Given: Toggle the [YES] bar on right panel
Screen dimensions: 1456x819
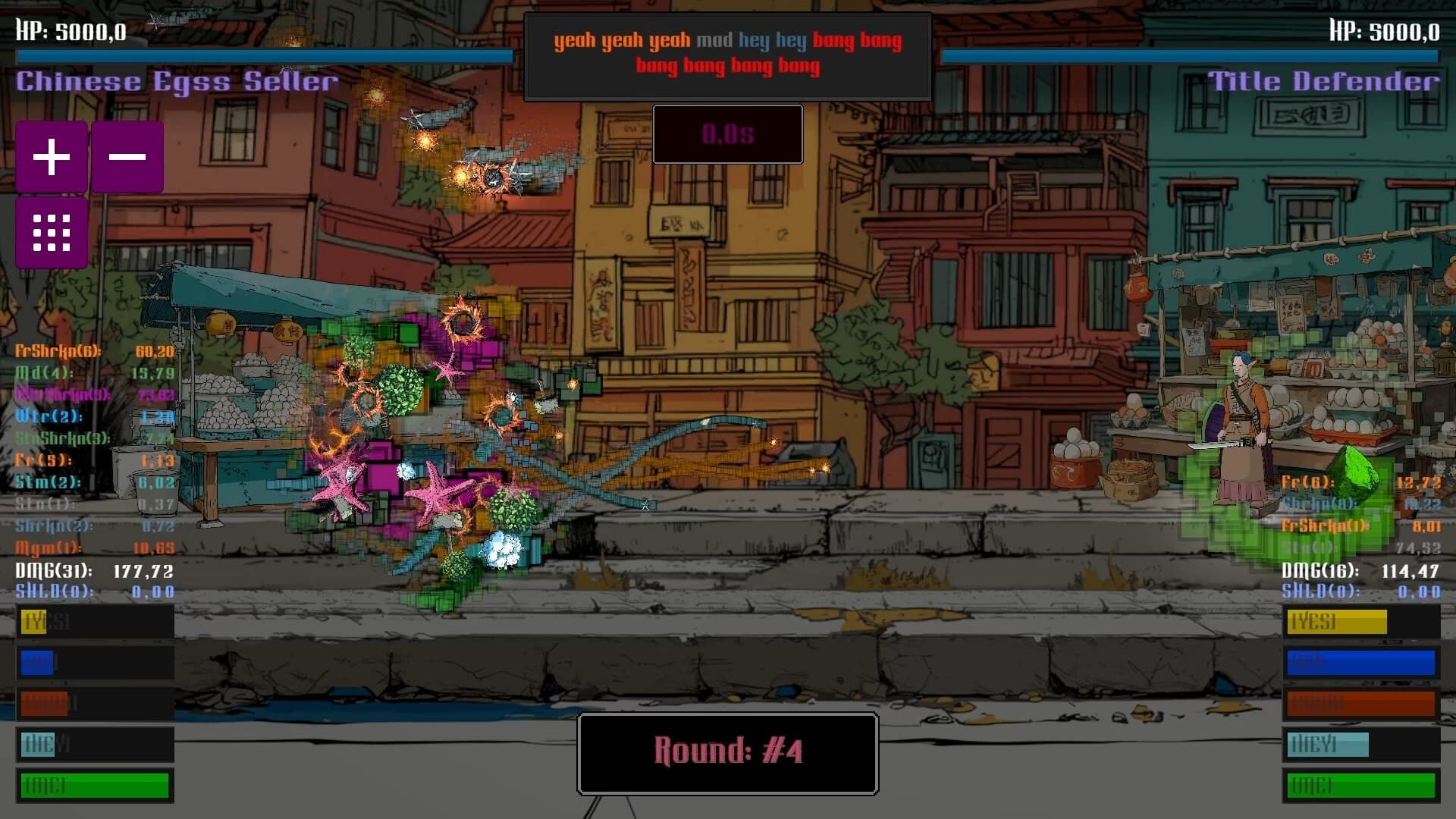Looking at the screenshot, I should (1362, 622).
